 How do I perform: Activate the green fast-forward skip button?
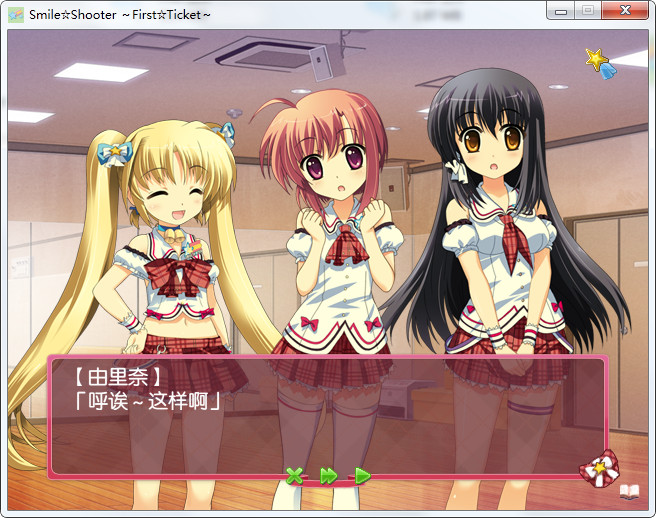[x=328, y=476]
